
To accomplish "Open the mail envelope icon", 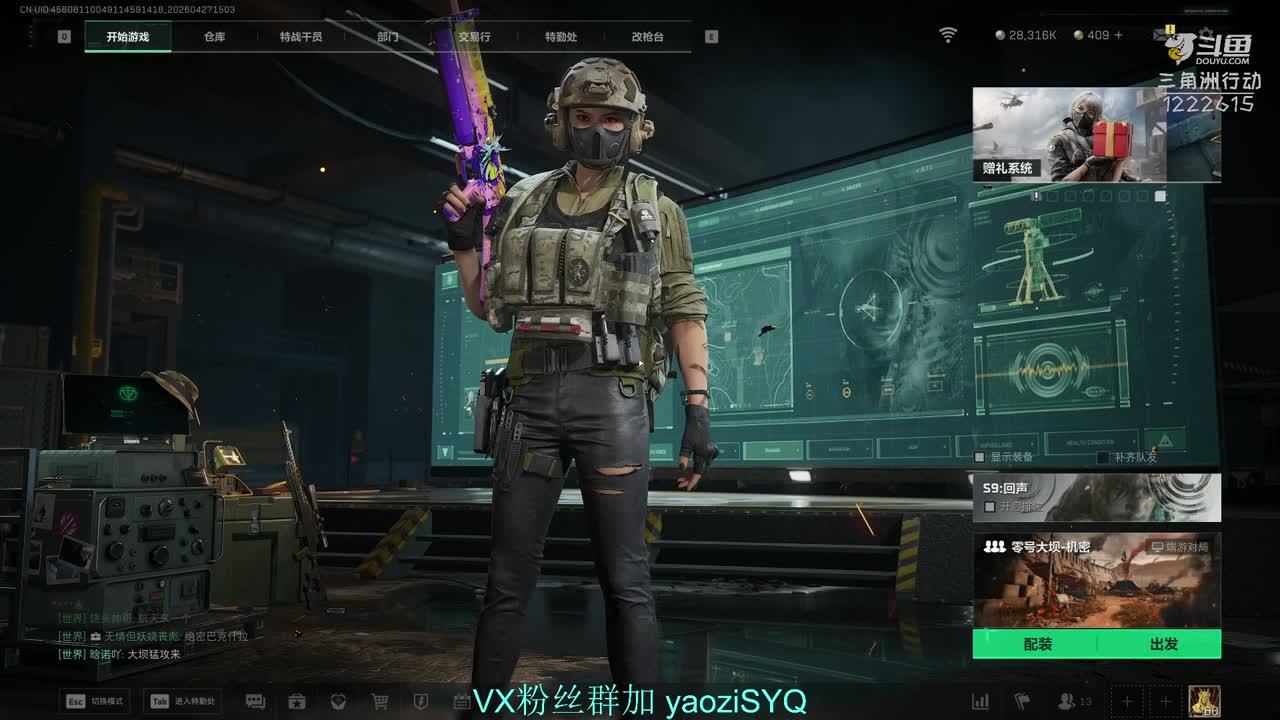I will tap(1162, 35).
